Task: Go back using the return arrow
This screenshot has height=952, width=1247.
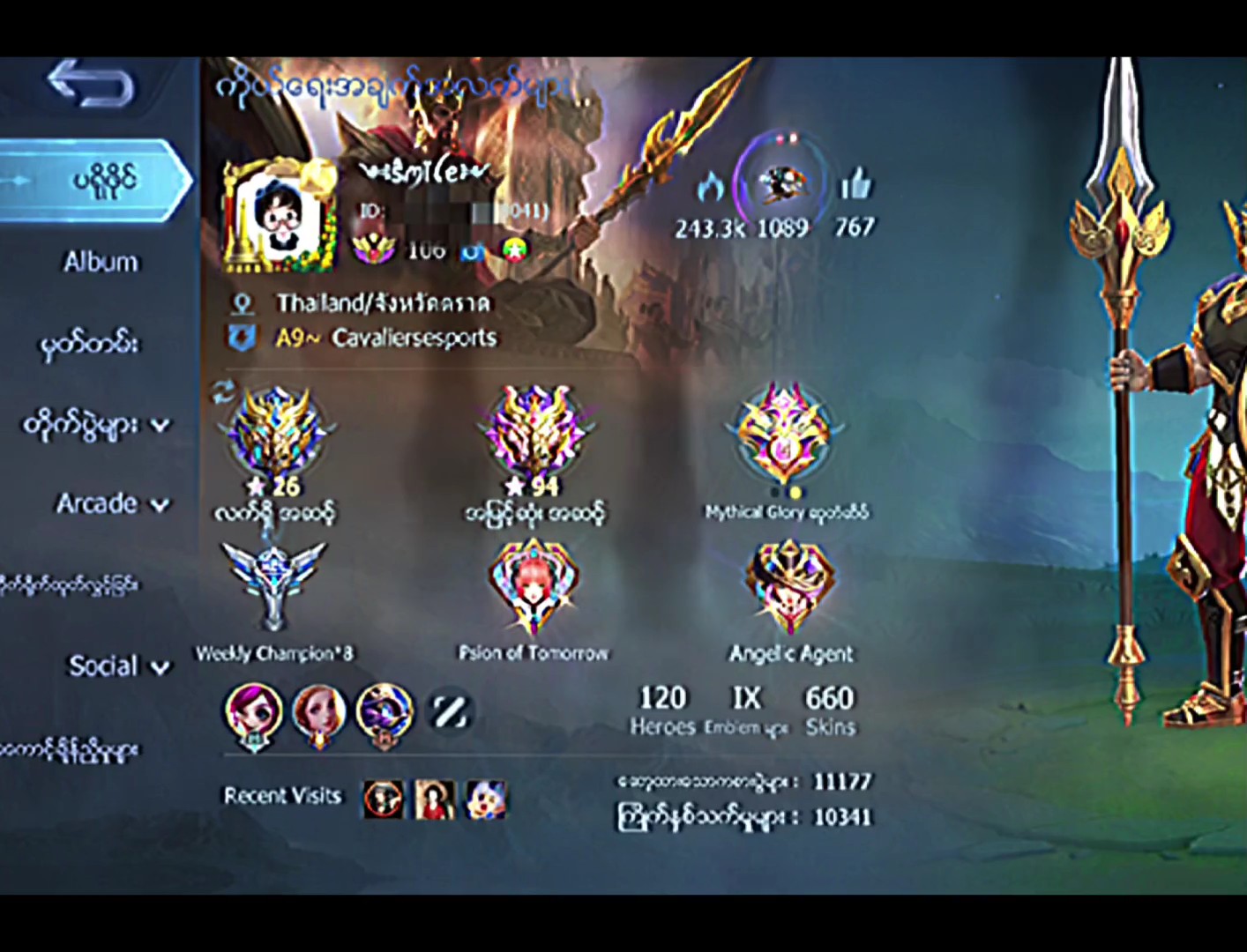Action: point(91,85)
